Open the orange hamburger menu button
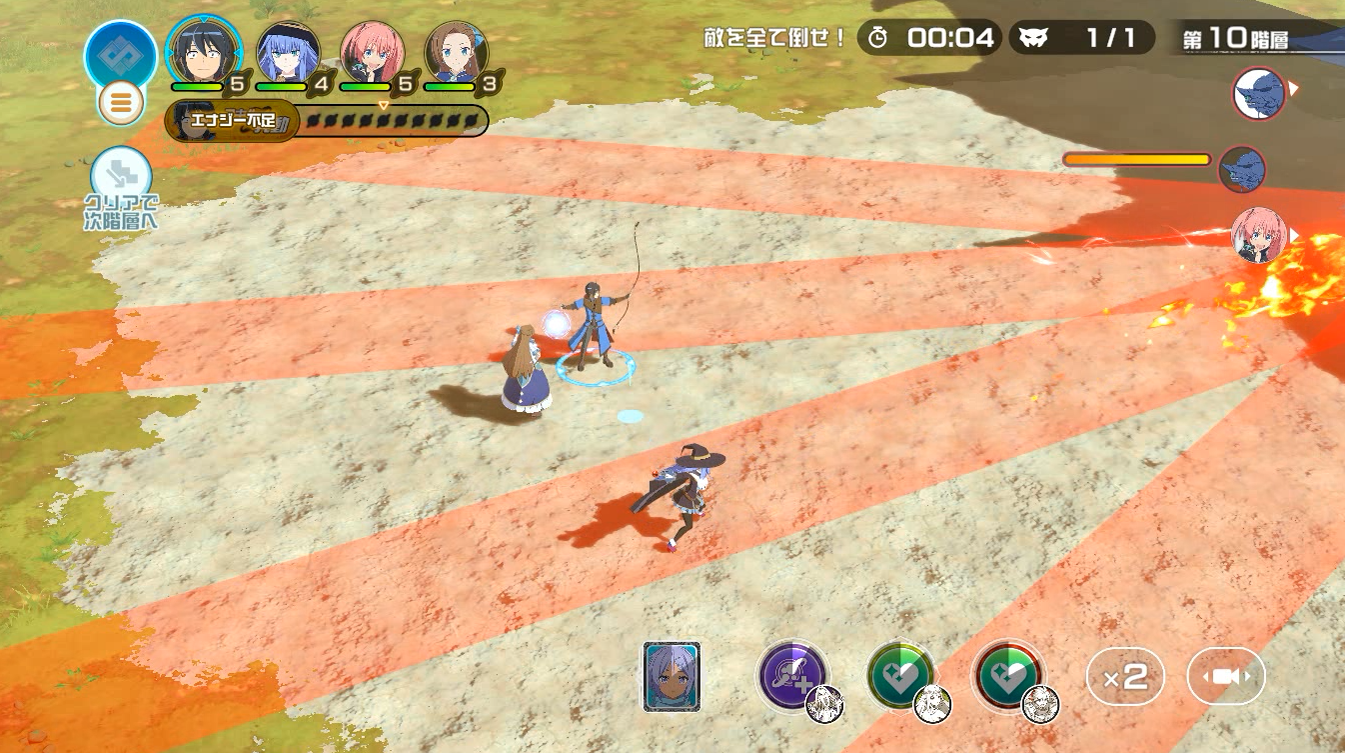The height and width of the screenshot is (753, 1345). (121, 102)
